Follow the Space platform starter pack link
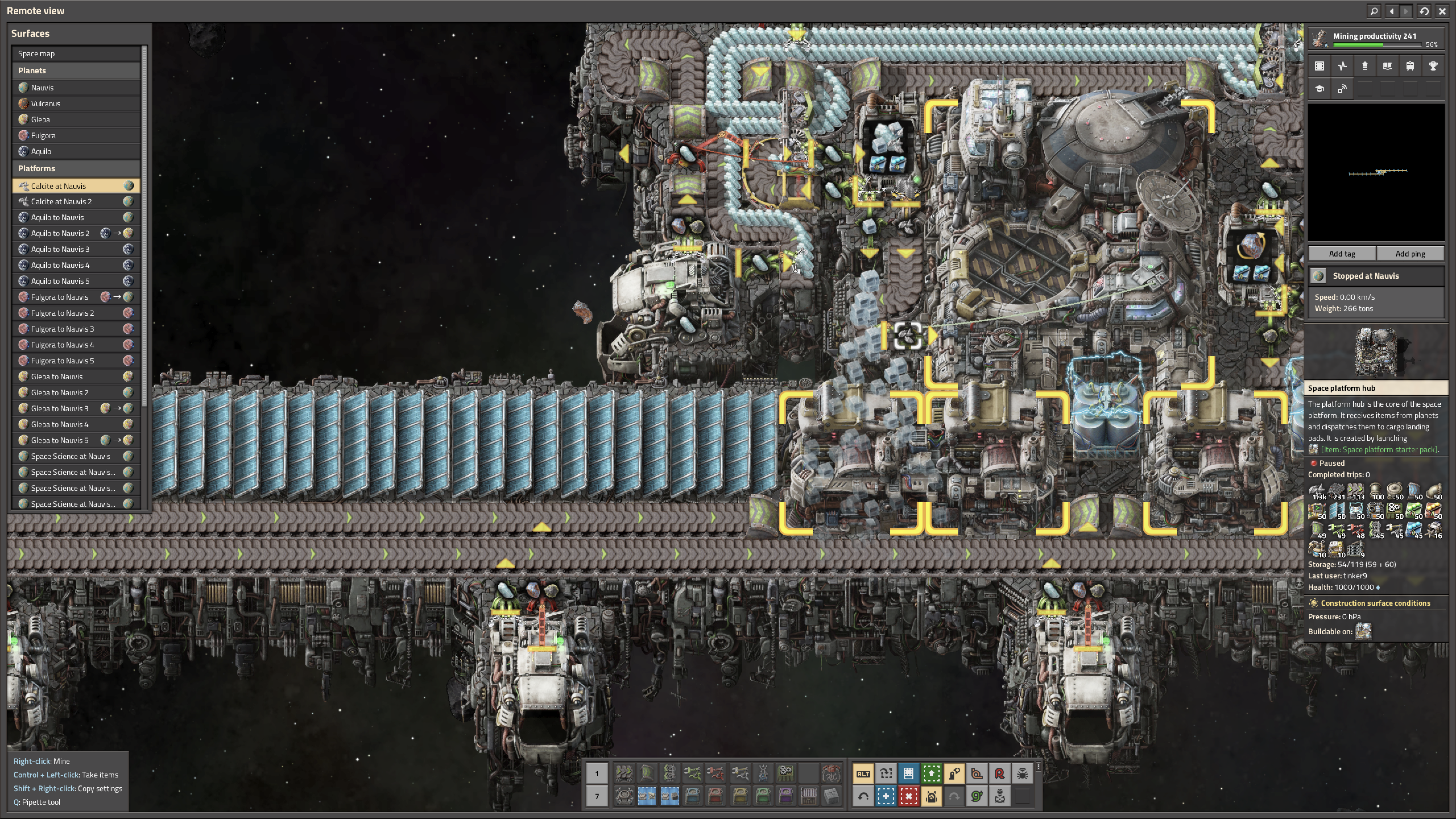The height and width of the screenshot is (819, 1456). tap(1379, 450)
